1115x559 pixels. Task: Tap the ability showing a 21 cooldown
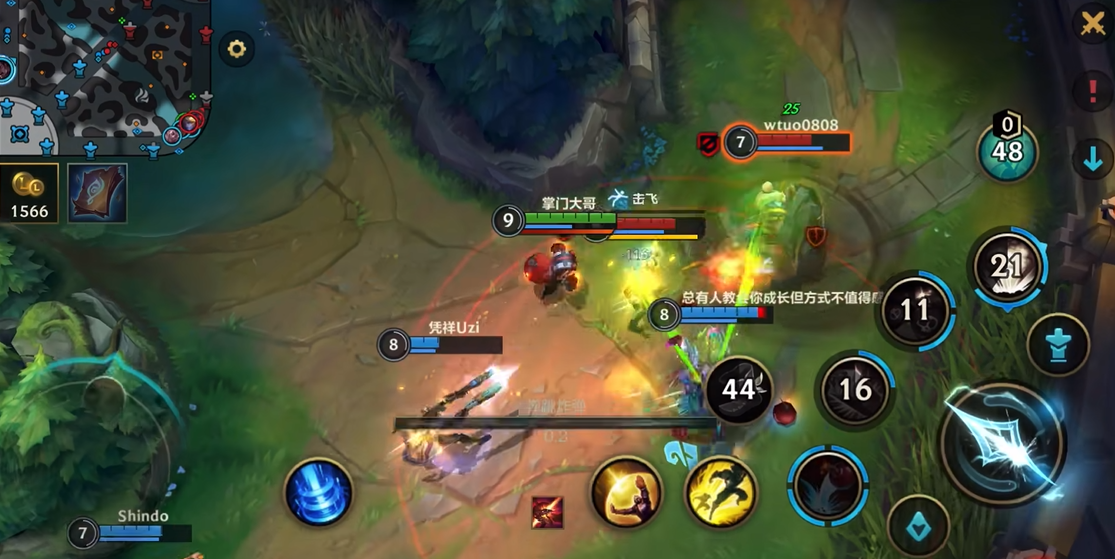[x=1007, y=266]
